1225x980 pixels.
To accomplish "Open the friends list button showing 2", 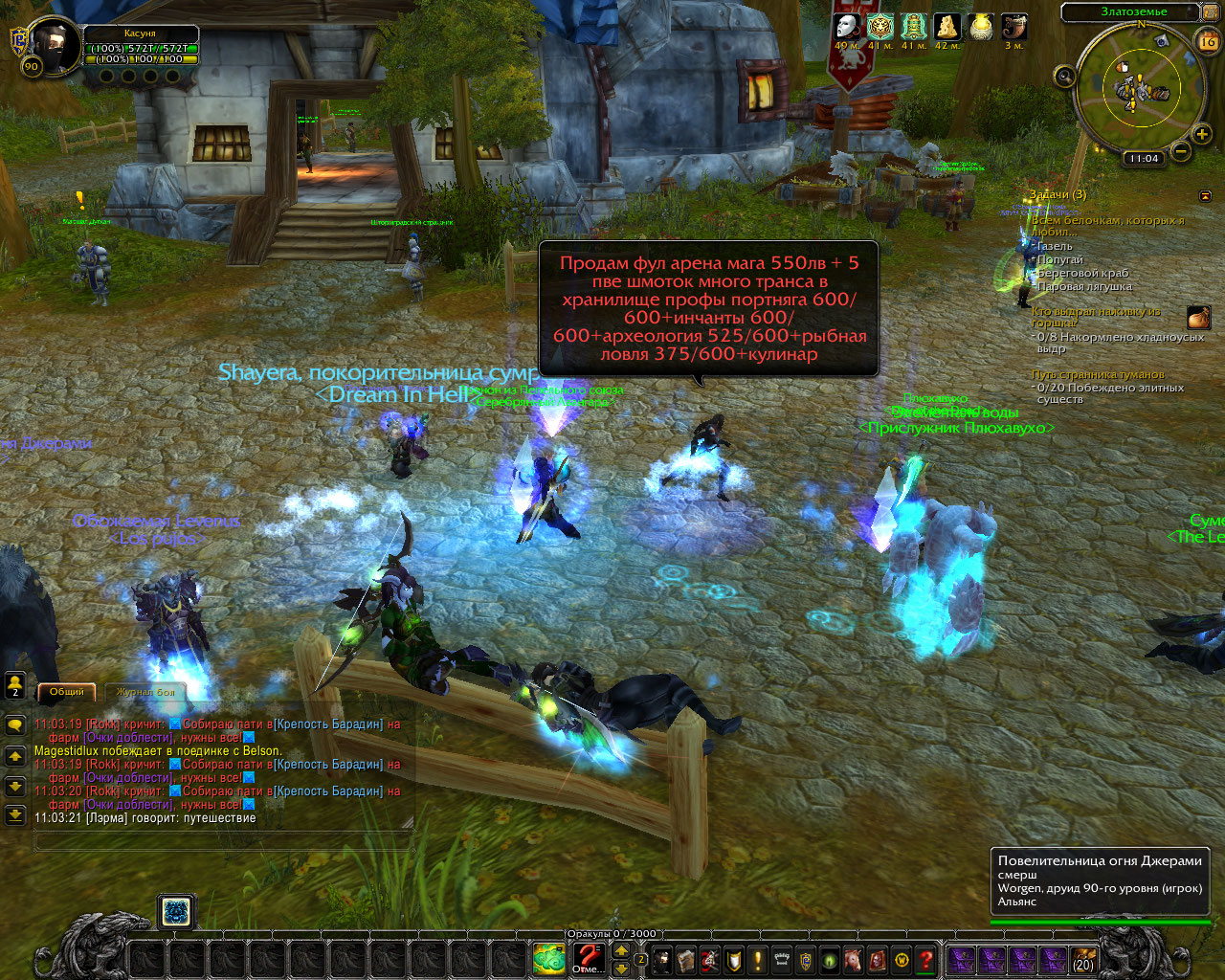I will tap(15, 683).
